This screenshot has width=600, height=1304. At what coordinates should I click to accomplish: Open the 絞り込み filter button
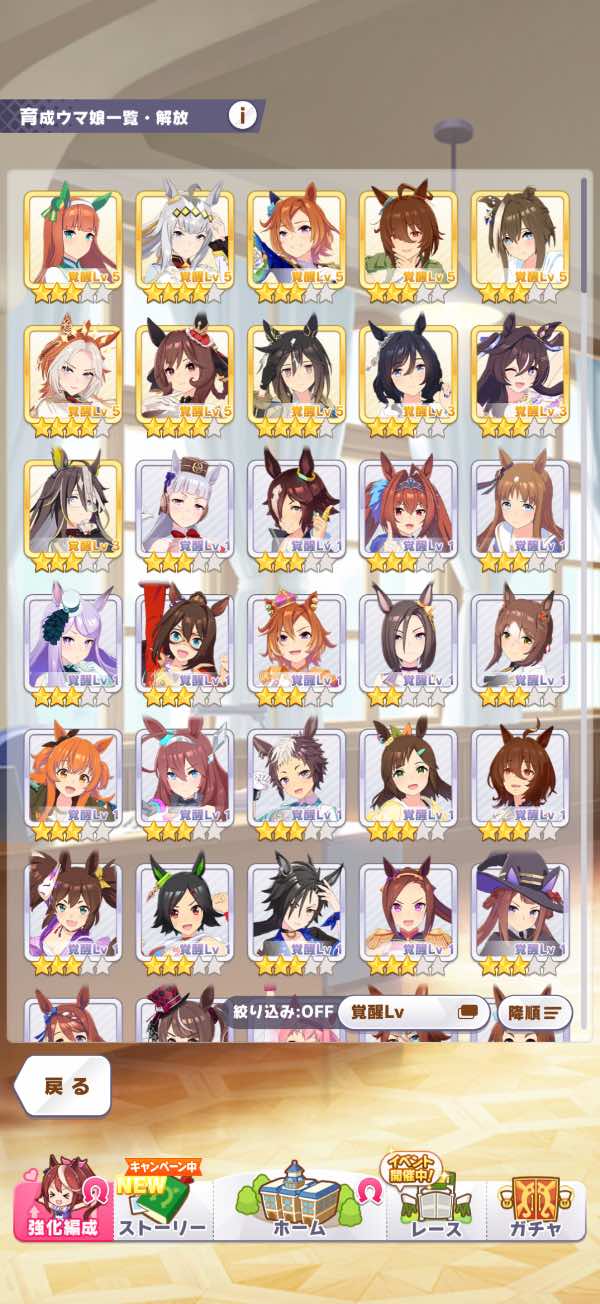click(279, 1012)
